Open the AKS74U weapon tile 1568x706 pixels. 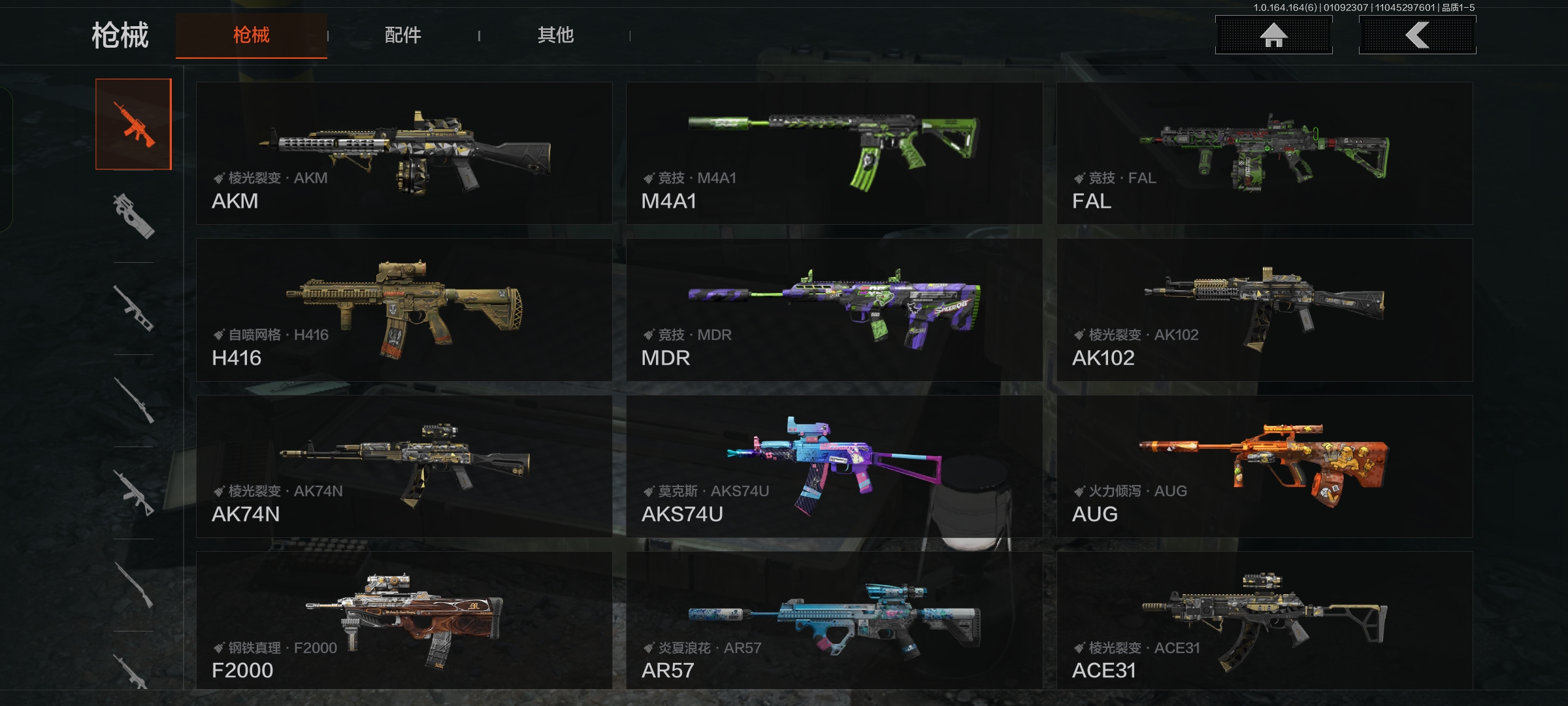pyautogui.click(x=834, y=466)
